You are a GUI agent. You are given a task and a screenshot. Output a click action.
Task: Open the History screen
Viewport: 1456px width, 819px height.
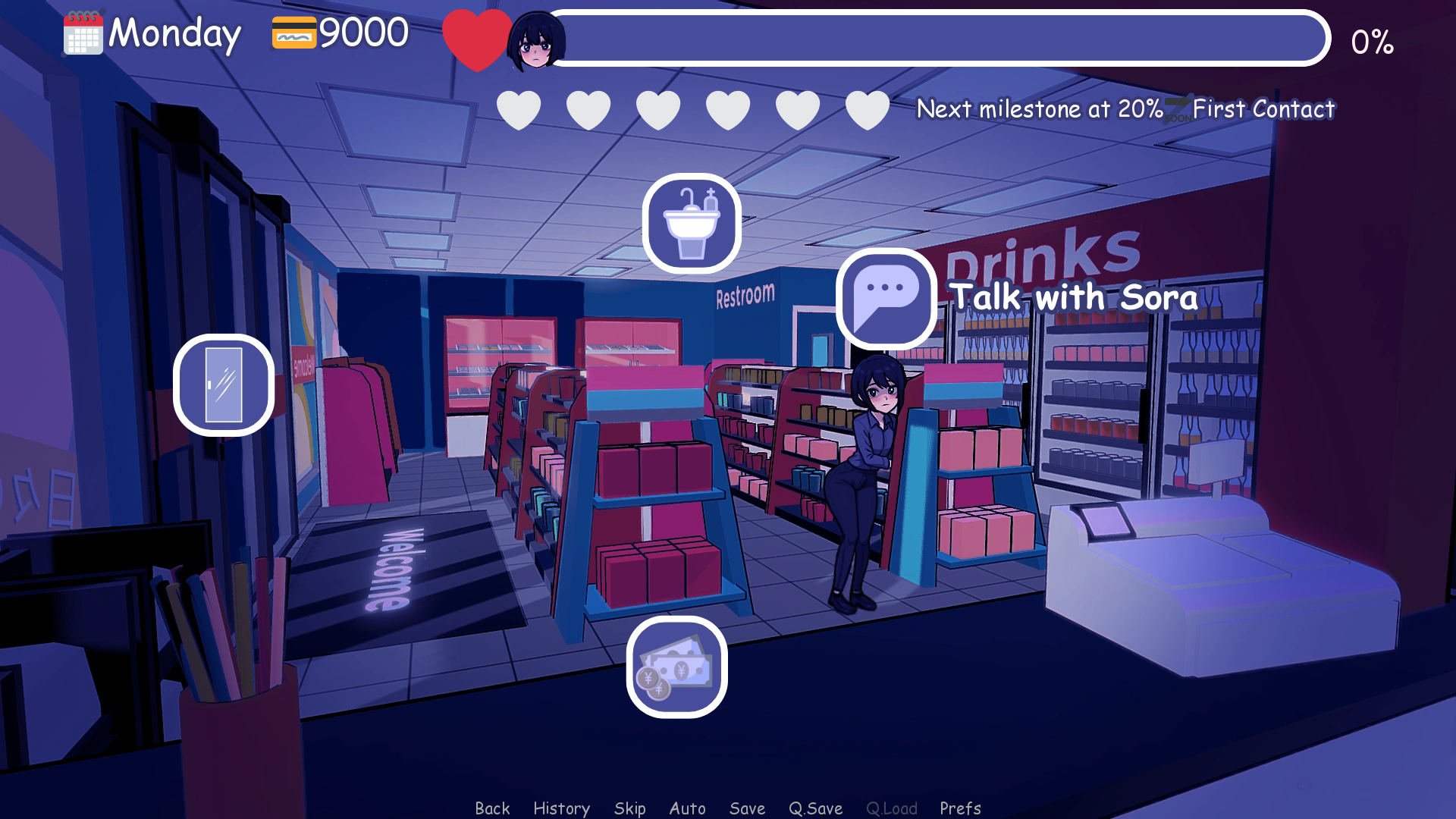point(561,807)
